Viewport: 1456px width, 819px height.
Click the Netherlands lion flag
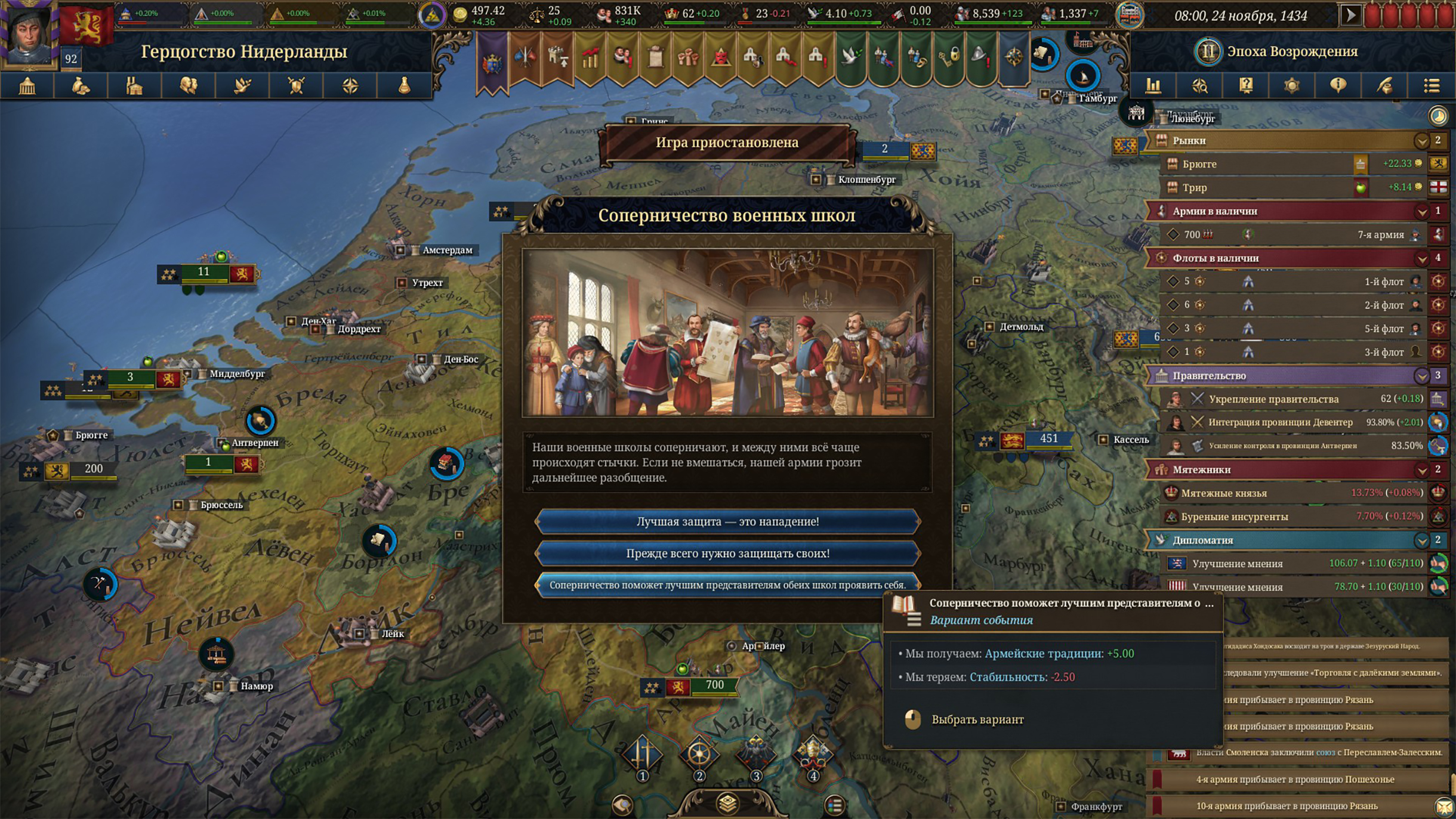(x=87, y=25)
